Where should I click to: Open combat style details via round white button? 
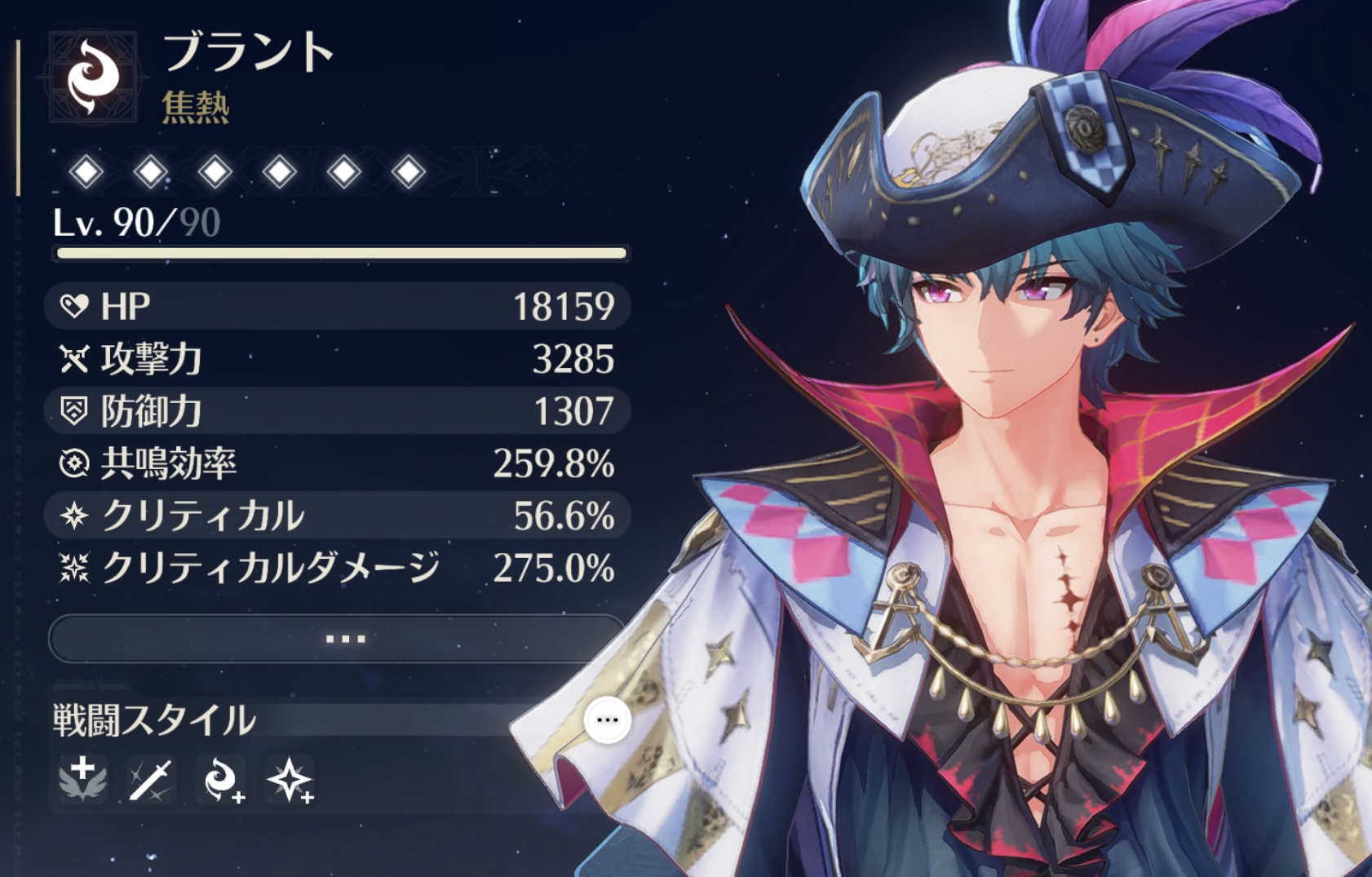pyautogui.click(x=608, y=720)
